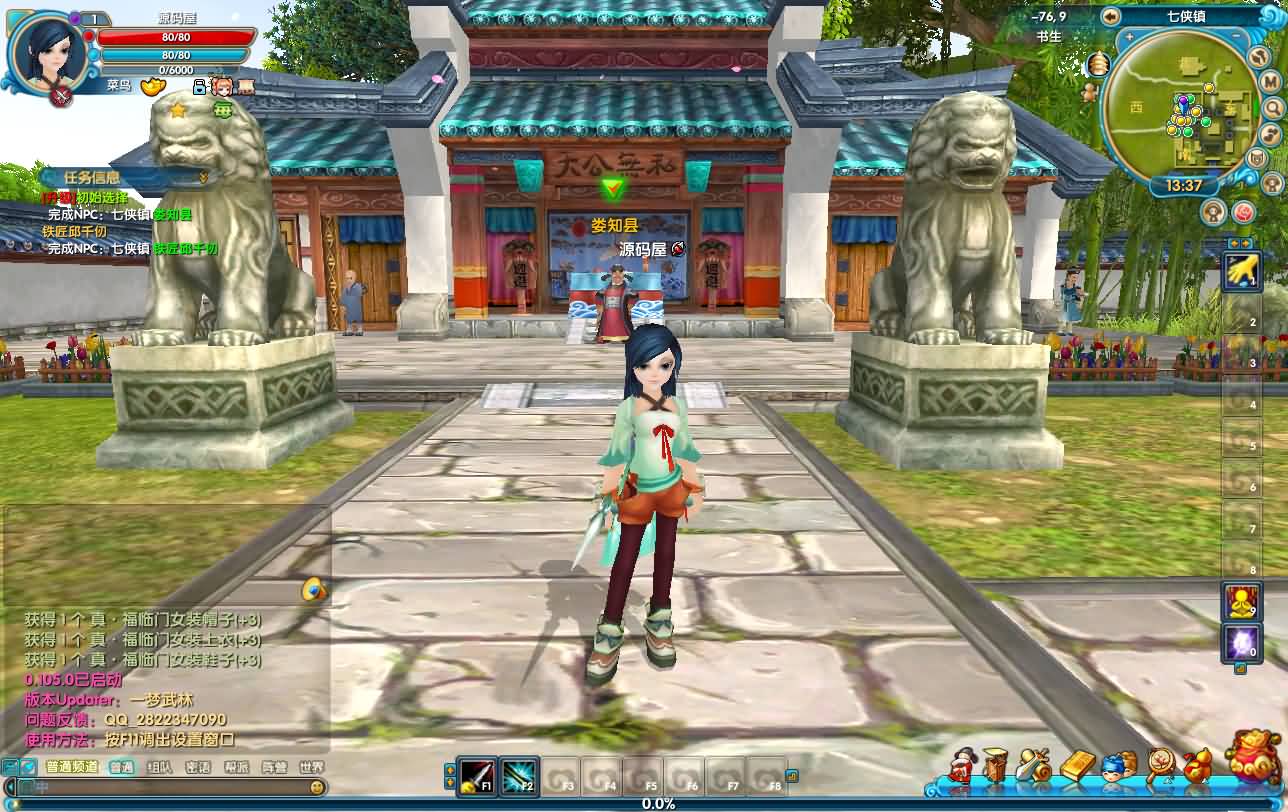Screen dimensions: 1288x812
Task: Activate the F2 blue slash skill
Action: 519,775
